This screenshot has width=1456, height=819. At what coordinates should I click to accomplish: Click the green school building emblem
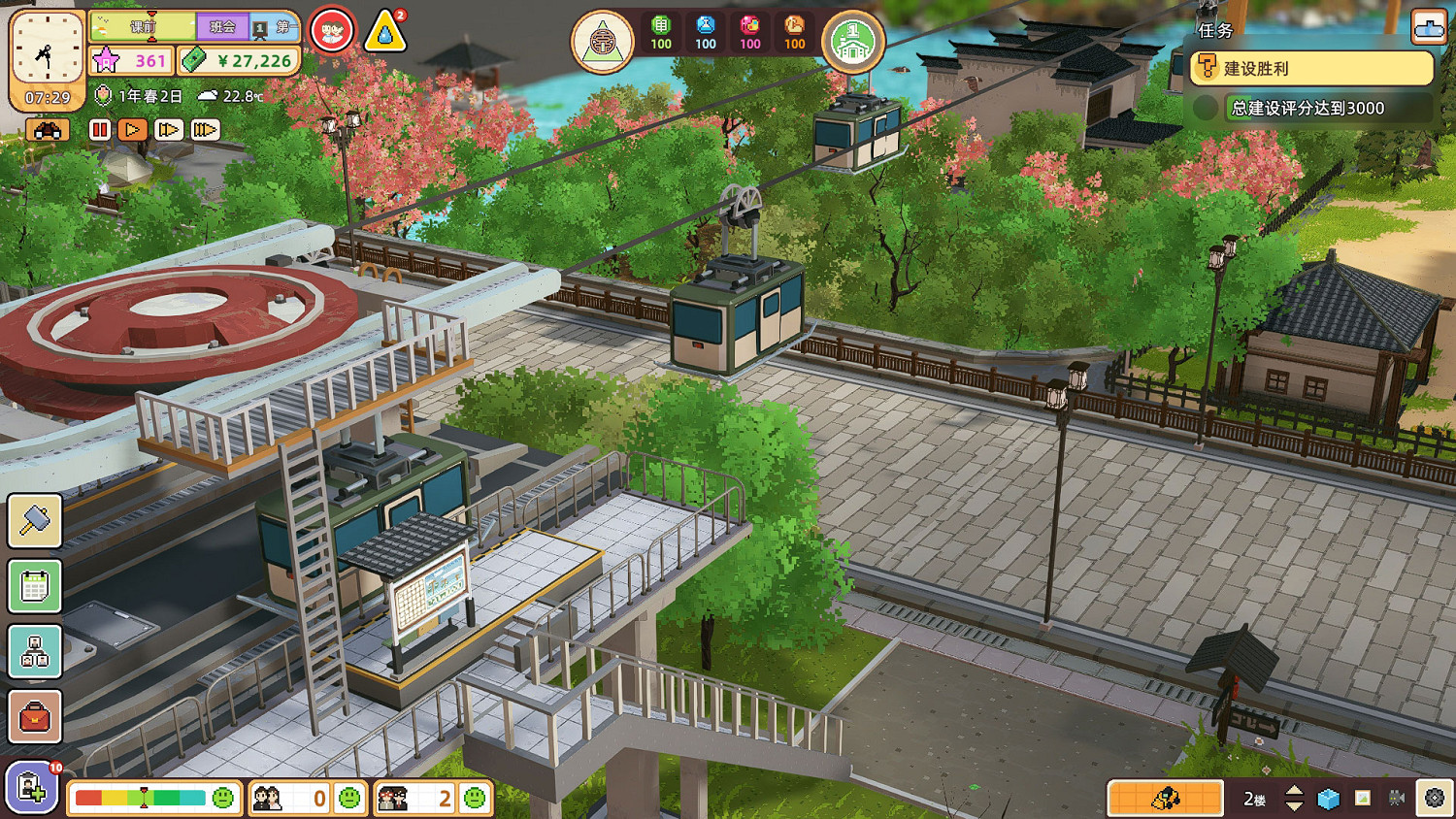853,42
